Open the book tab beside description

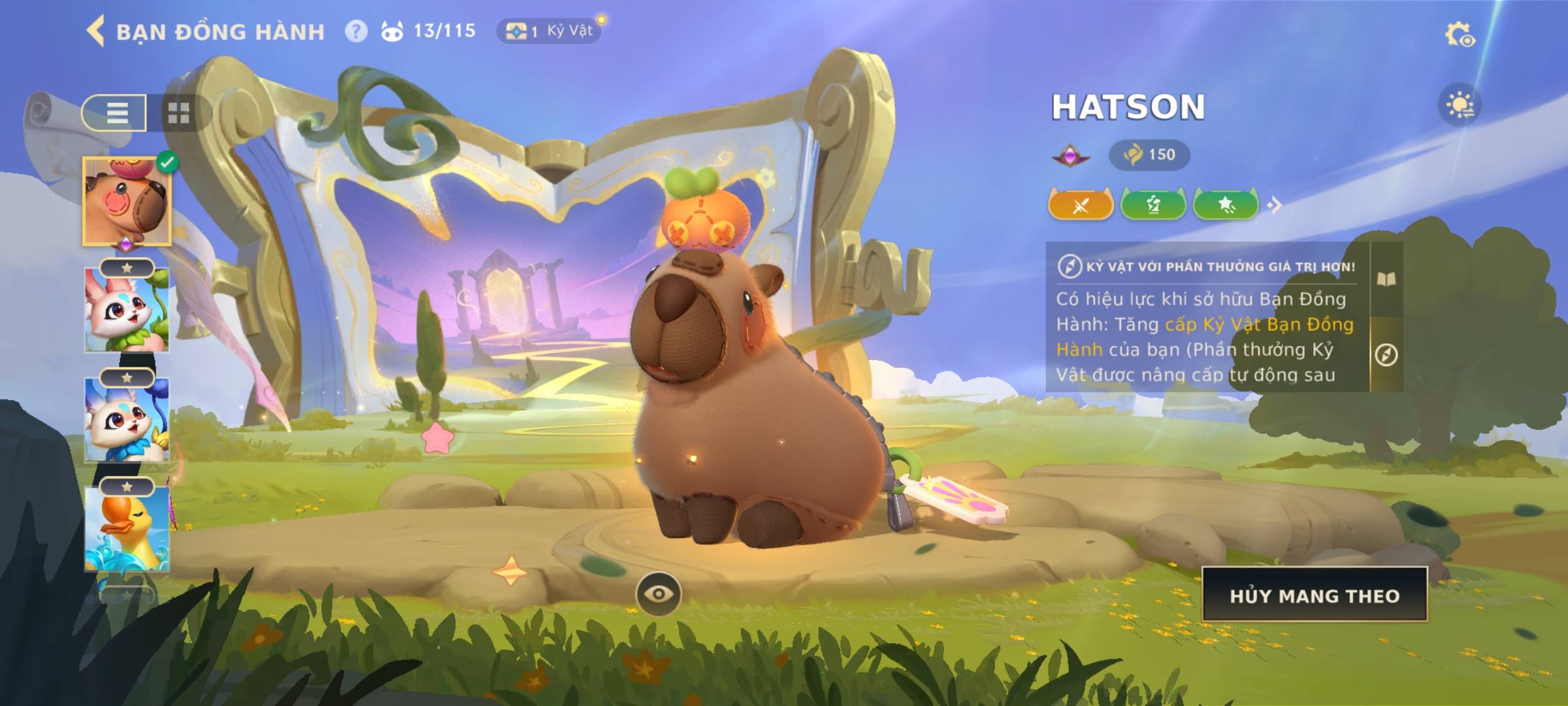point(1386,280)
